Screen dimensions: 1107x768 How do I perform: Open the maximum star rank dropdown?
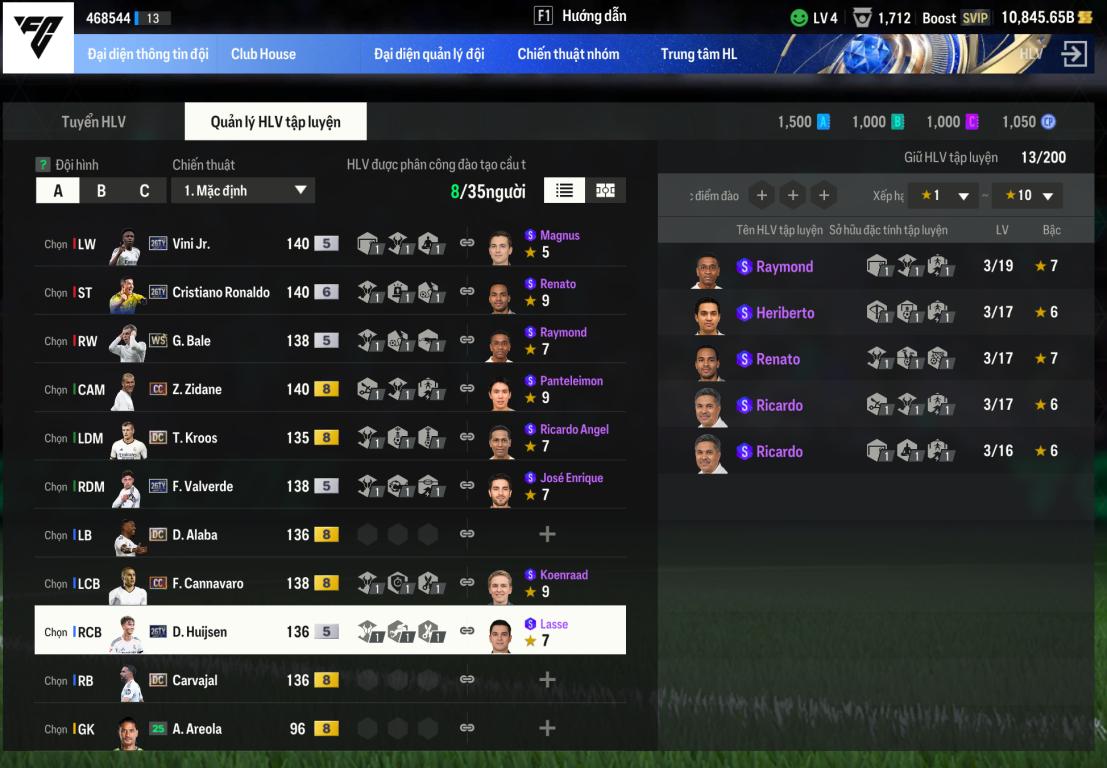[1027, 196]
